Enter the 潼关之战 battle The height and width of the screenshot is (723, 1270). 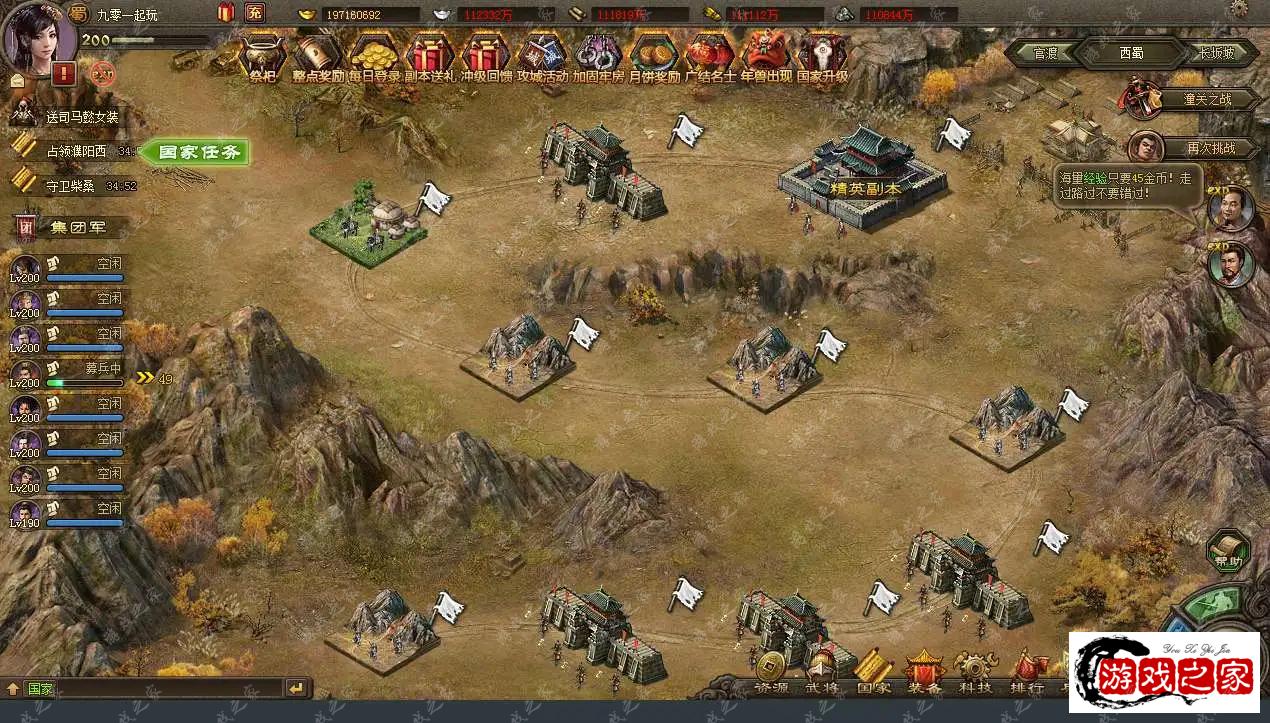[x=1206, y=99]
